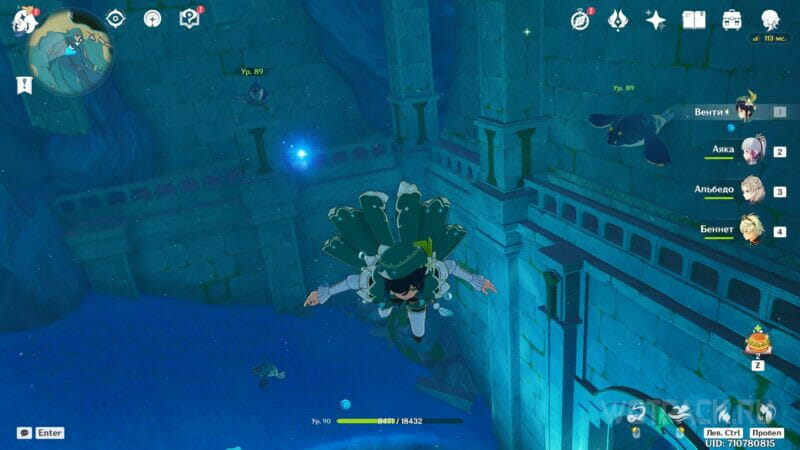Image resolution: width=800 pixels, height=450 pixels.
Task: Open the inventory backpack
Action: pos(732,20)
